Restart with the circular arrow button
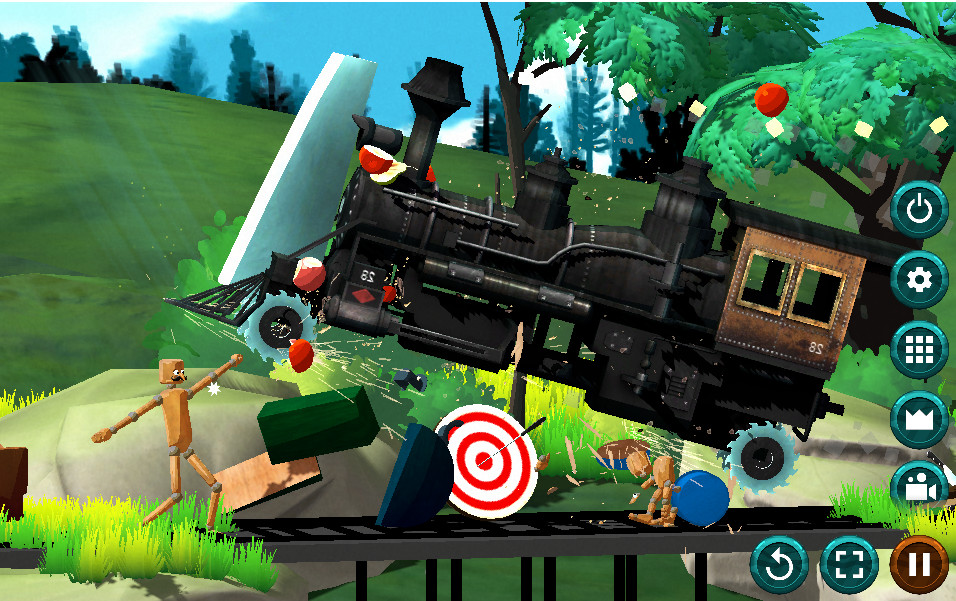Screen dimensions: 956x601 point(779,565)
